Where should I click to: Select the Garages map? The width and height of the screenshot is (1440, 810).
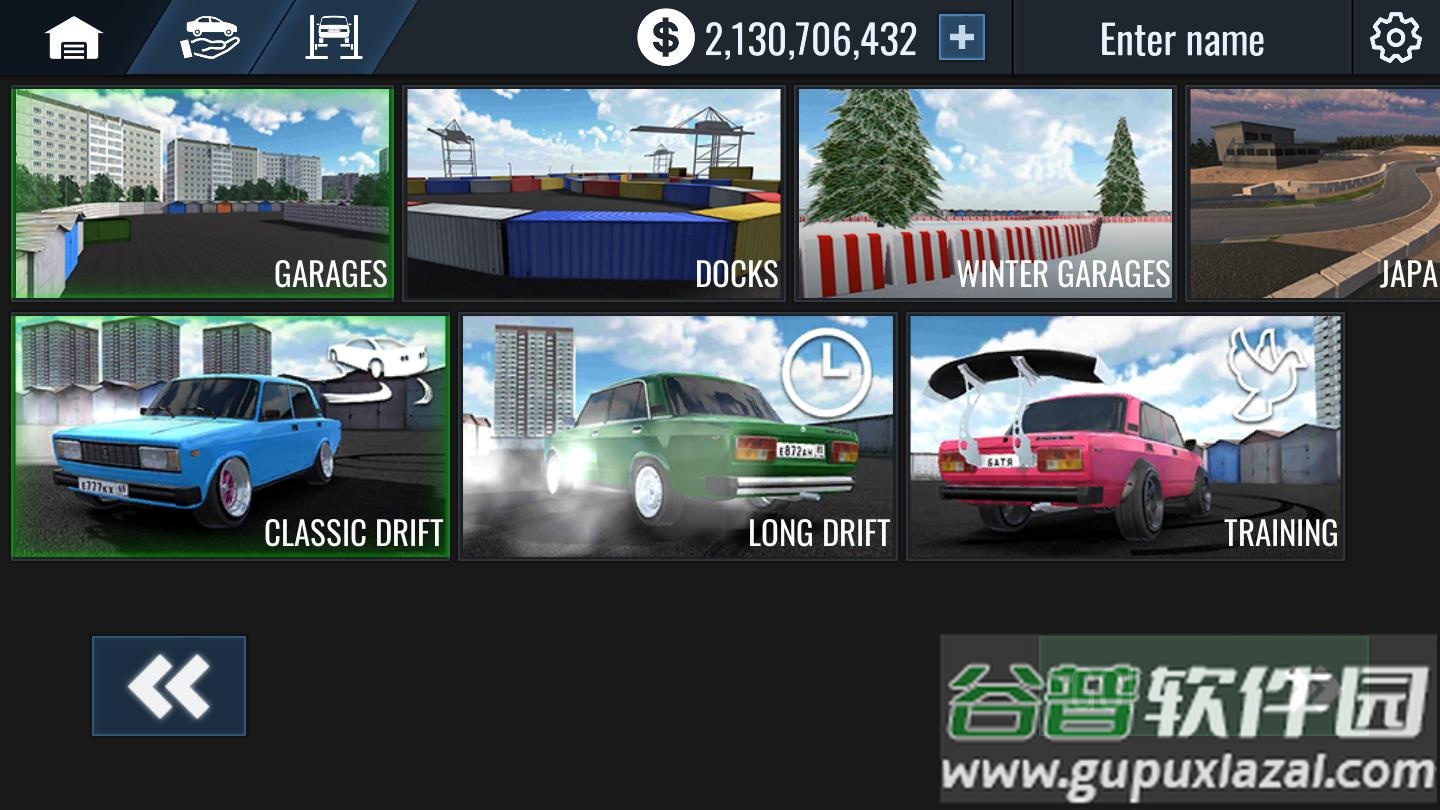tap(202, 193)
